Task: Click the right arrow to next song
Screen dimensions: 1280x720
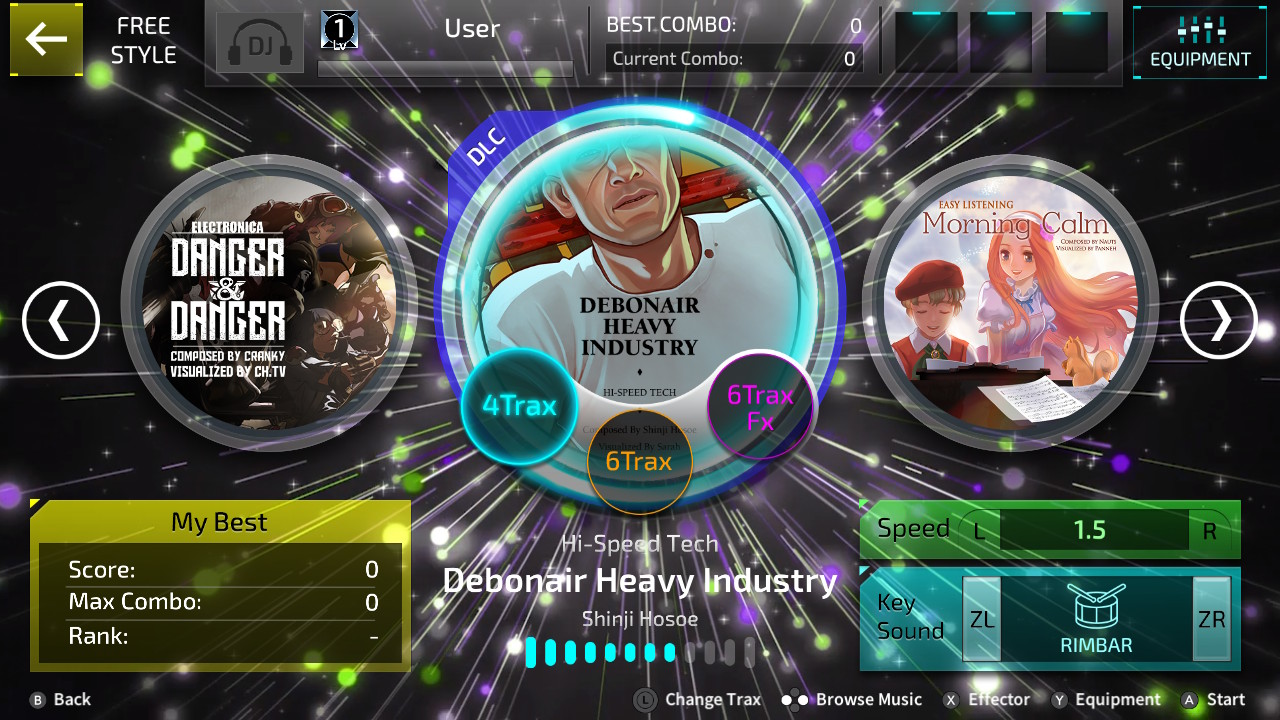Action: pos(1217,320)
